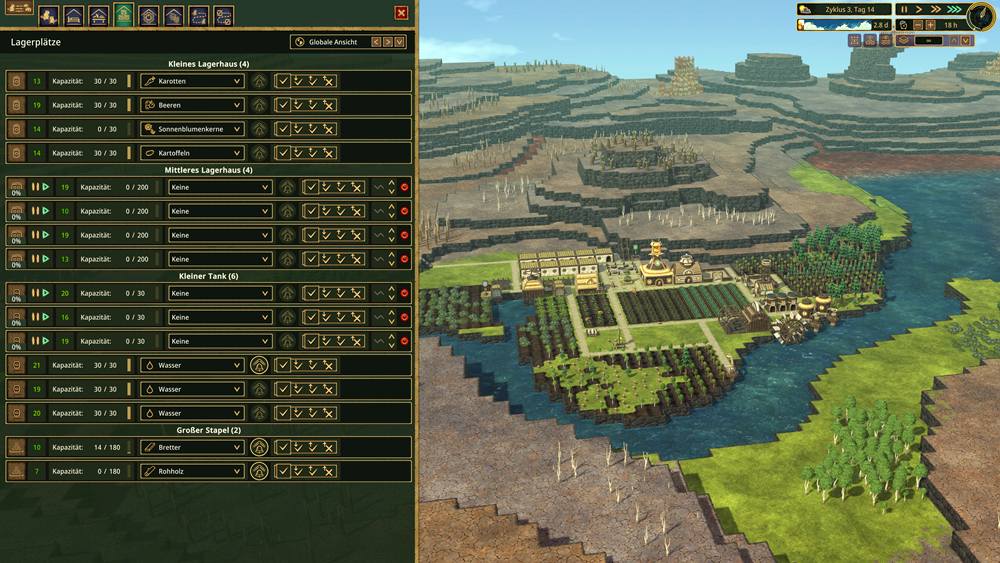Open the Beeren goods dropdown
Image resolution: width=1000 pixels, height=563 pixels.
pyautogui.click(x=191, y=105)
